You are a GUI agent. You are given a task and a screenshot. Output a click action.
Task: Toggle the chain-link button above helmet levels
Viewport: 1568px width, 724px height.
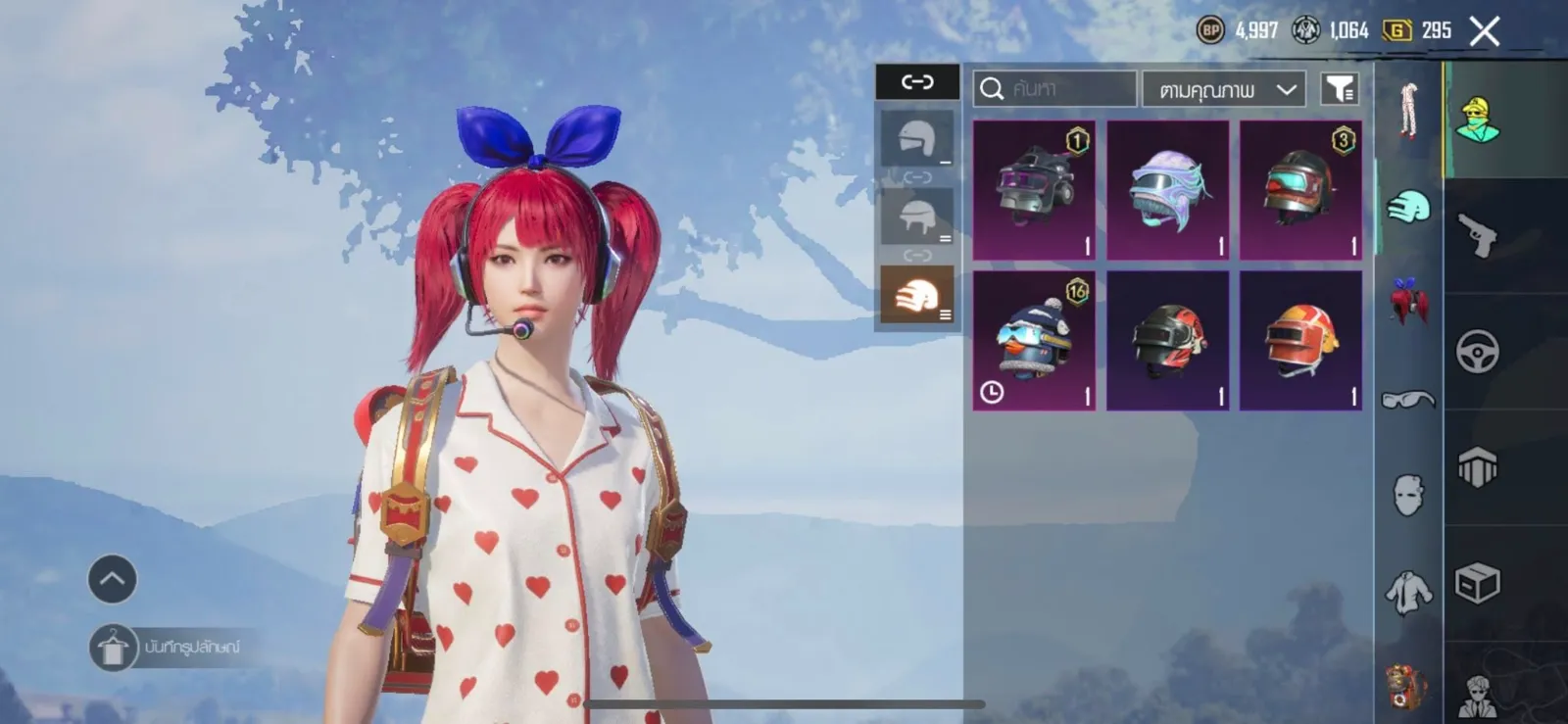click(917, 82)
